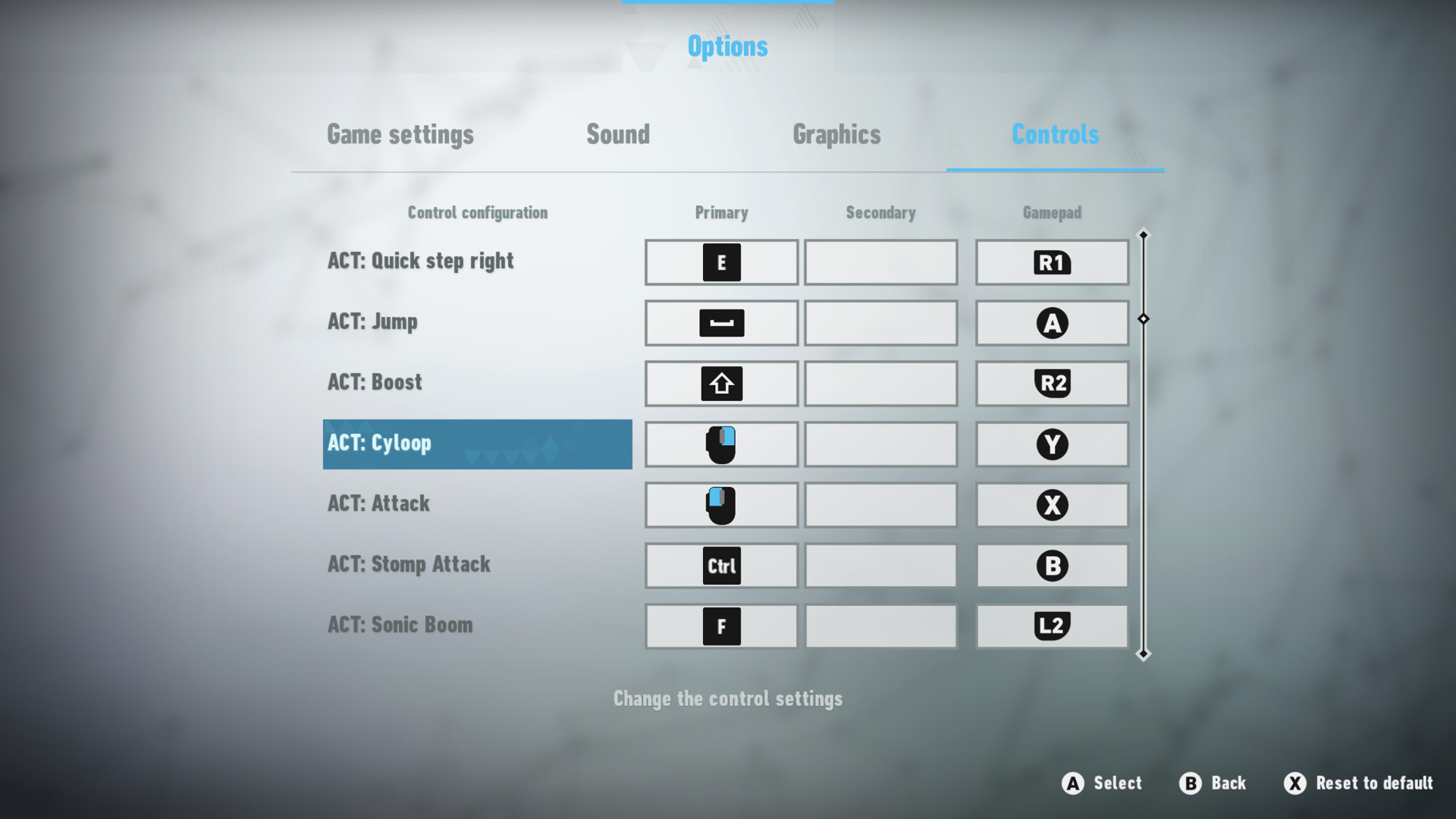Click the highlighted ACT: Cyloop row
This screenshot has width=1456, height=819.
pos(477,444)
